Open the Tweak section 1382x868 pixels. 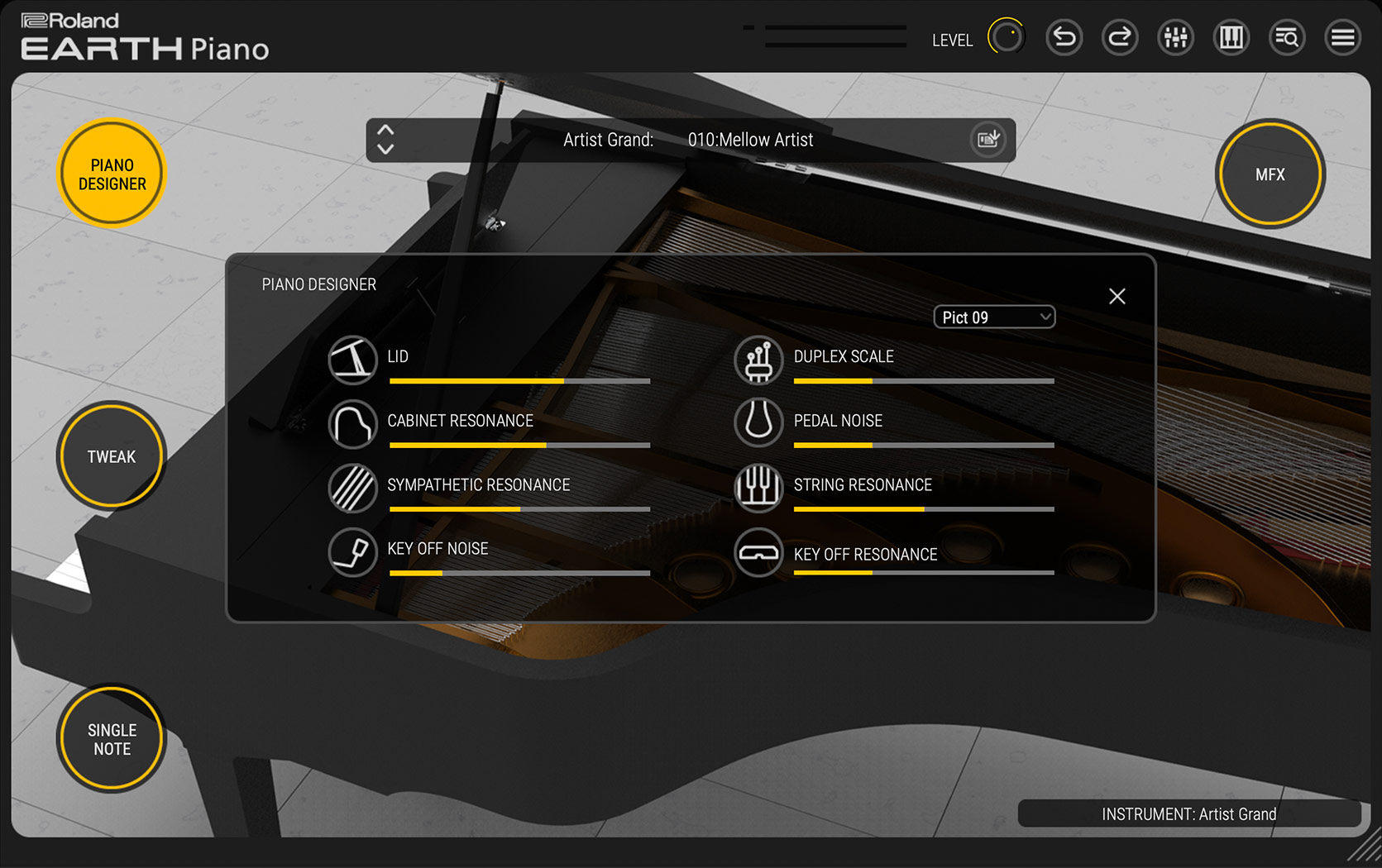click(112, 456)
